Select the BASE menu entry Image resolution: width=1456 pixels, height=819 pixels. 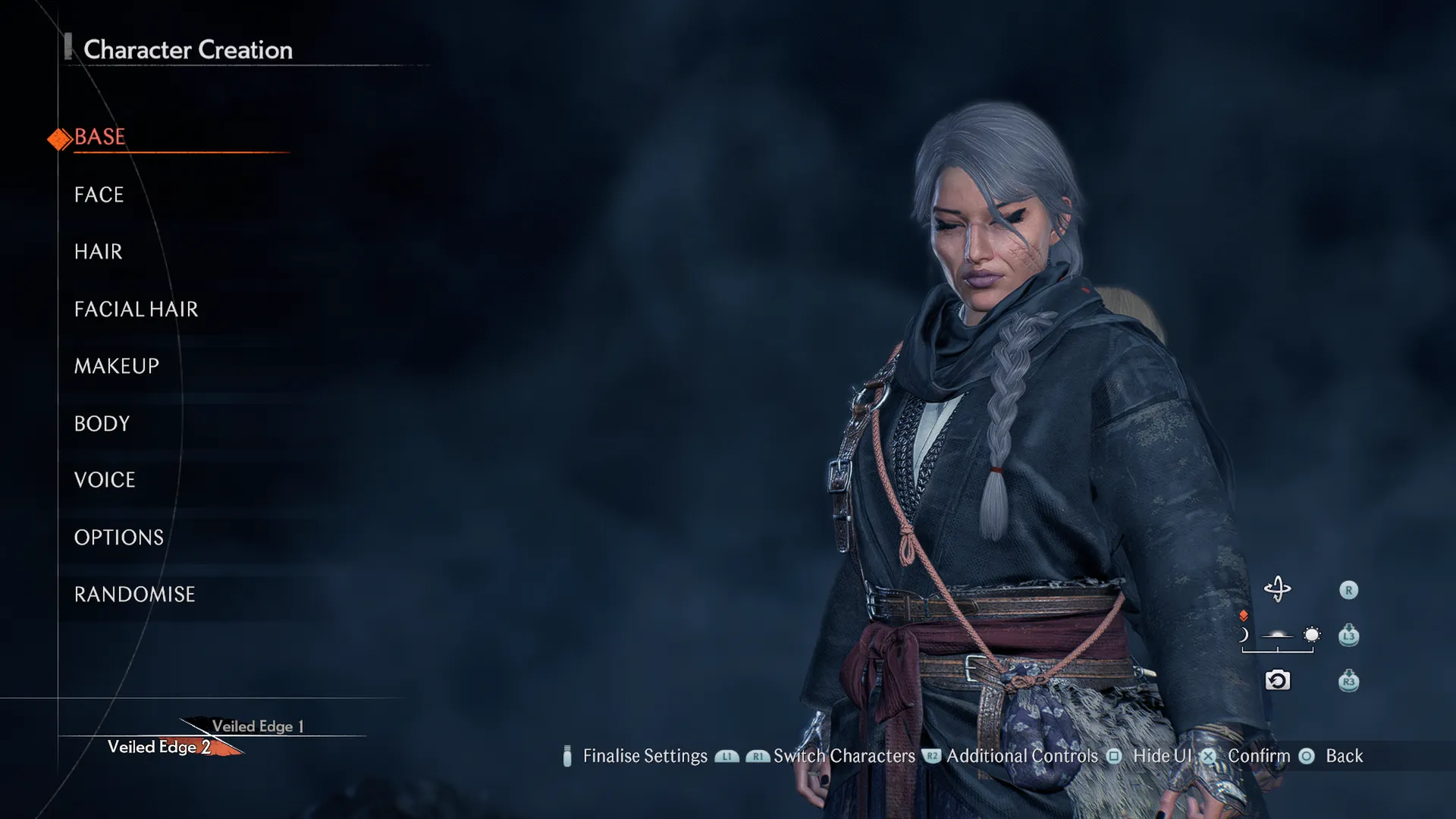(100, 137)
